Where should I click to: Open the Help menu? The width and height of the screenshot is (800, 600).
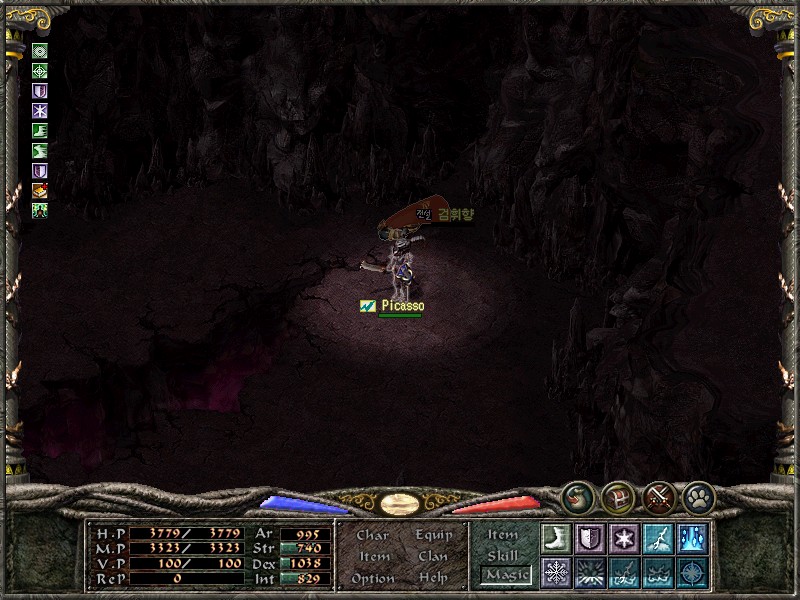coord(433,578)
